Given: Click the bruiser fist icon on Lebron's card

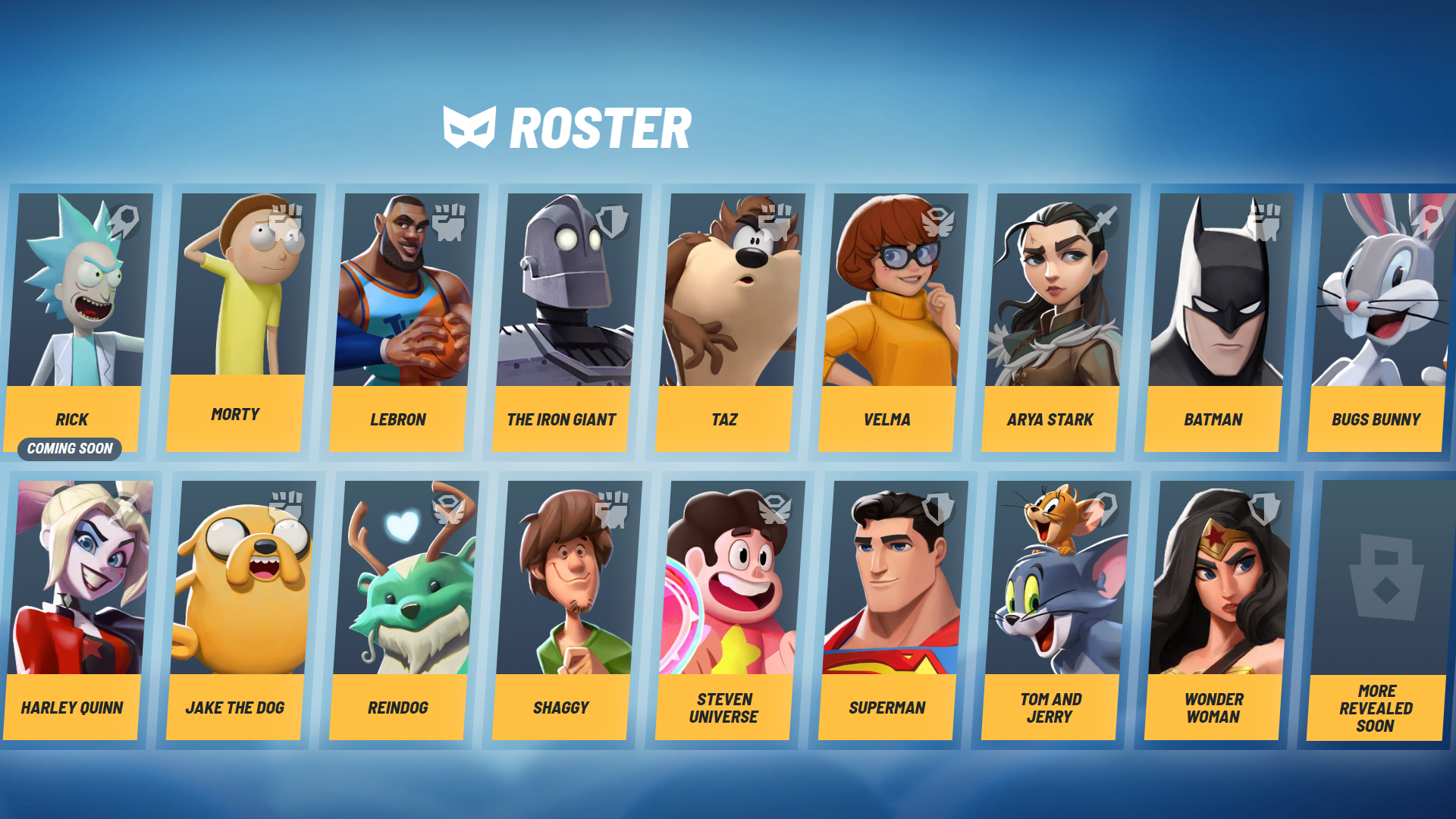Looking at the screenshot, I should 447,220.
